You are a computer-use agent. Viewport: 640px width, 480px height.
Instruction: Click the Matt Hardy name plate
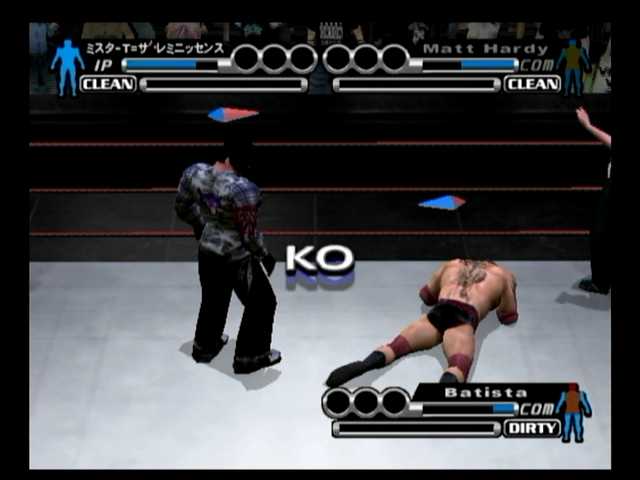[485, 48]
